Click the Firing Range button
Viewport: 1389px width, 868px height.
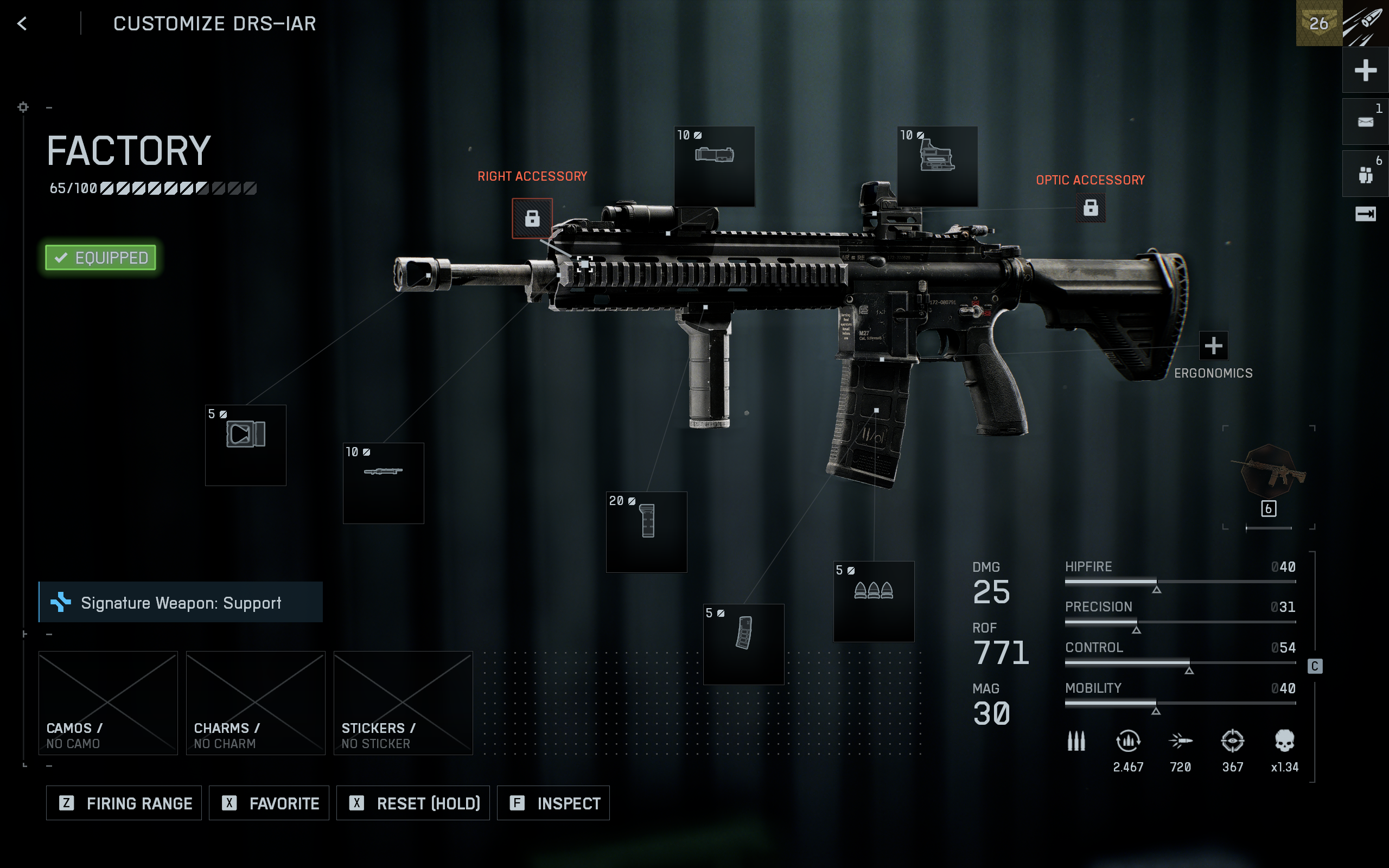coord(123,802)
